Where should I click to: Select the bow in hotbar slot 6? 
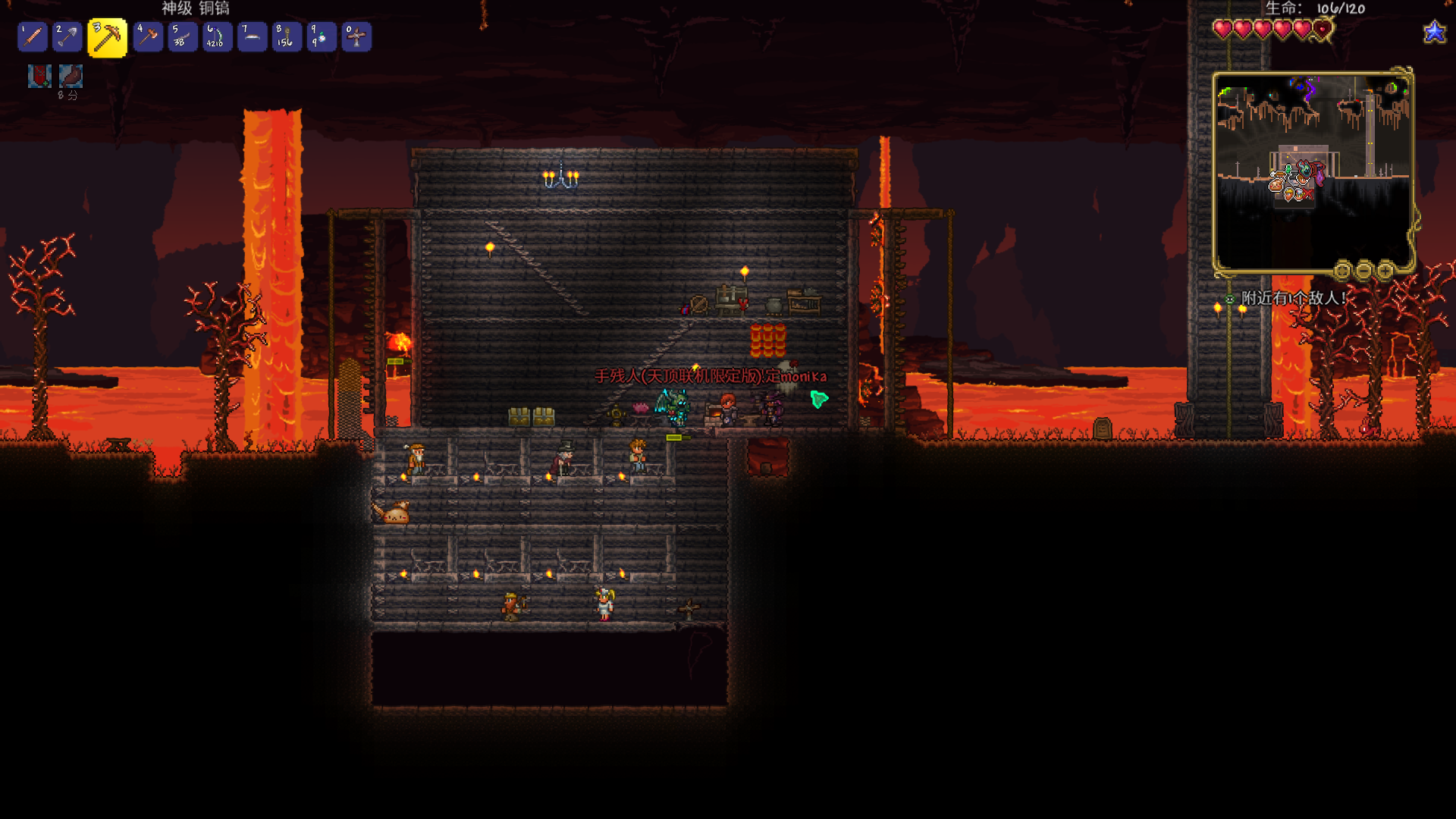(x=218, y=36)
